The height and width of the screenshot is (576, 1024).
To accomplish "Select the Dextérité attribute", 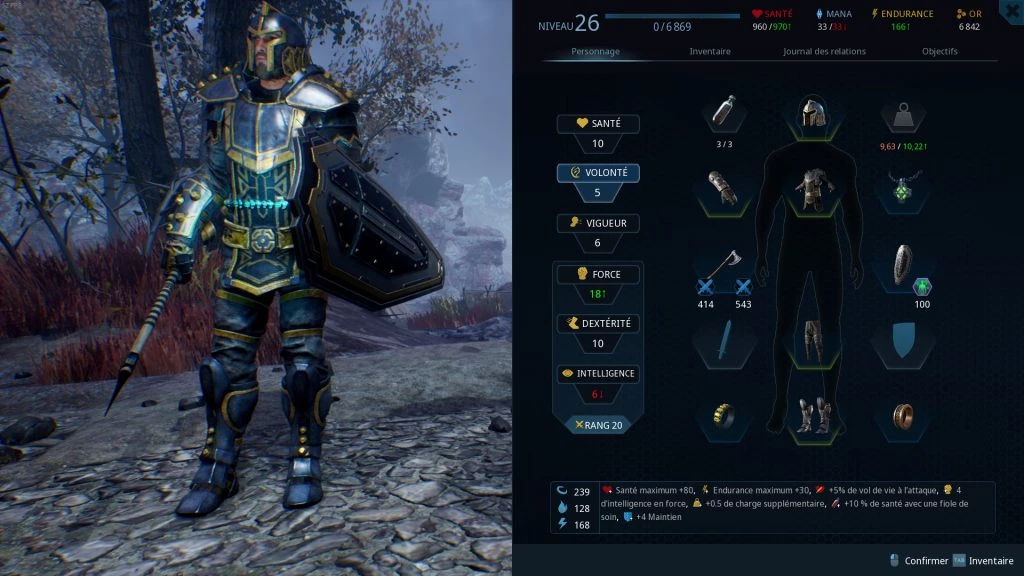I will pos(598,324).
